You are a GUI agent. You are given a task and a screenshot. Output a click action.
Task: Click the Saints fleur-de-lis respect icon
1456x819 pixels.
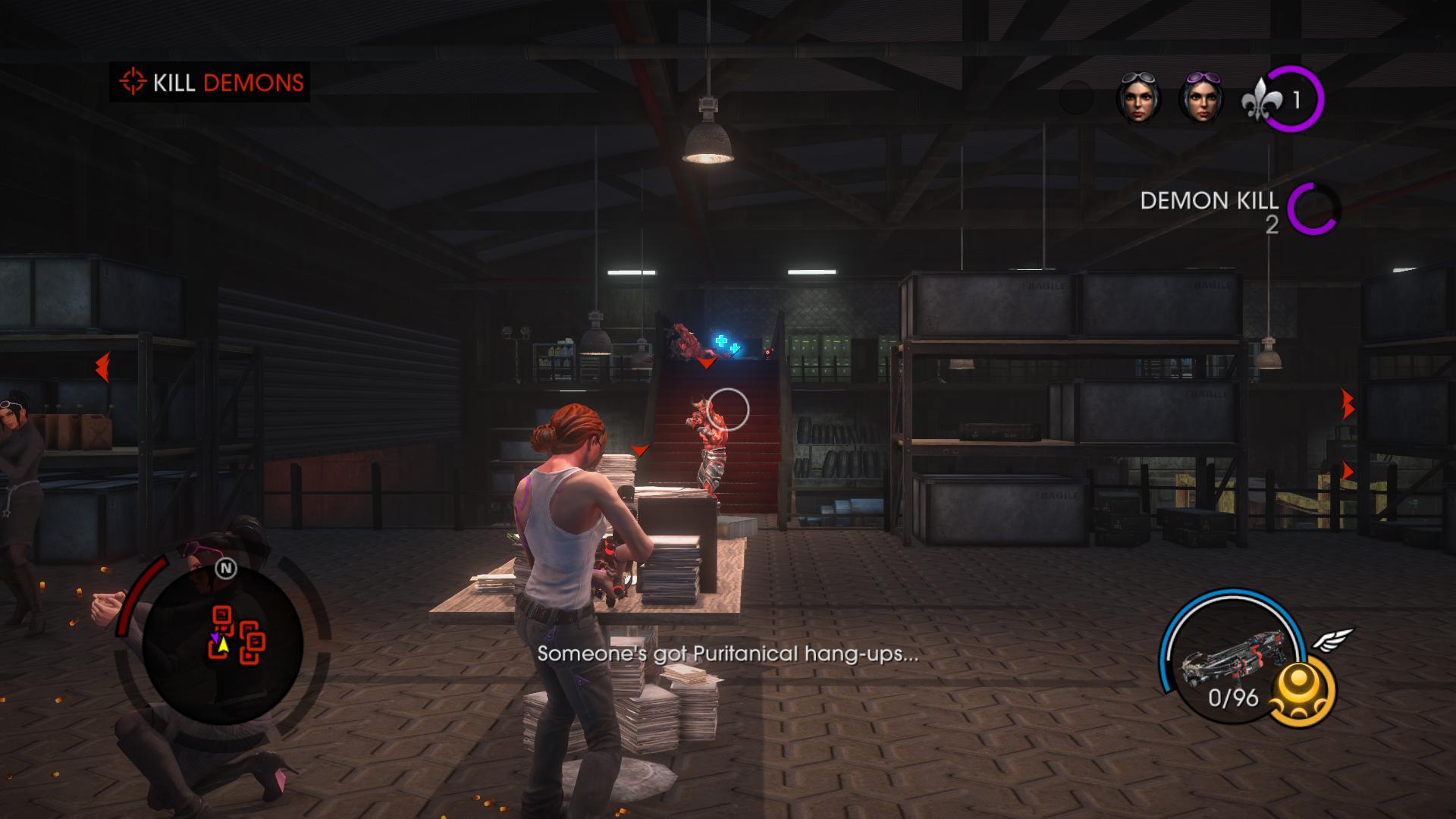[x=1261, y=100]
